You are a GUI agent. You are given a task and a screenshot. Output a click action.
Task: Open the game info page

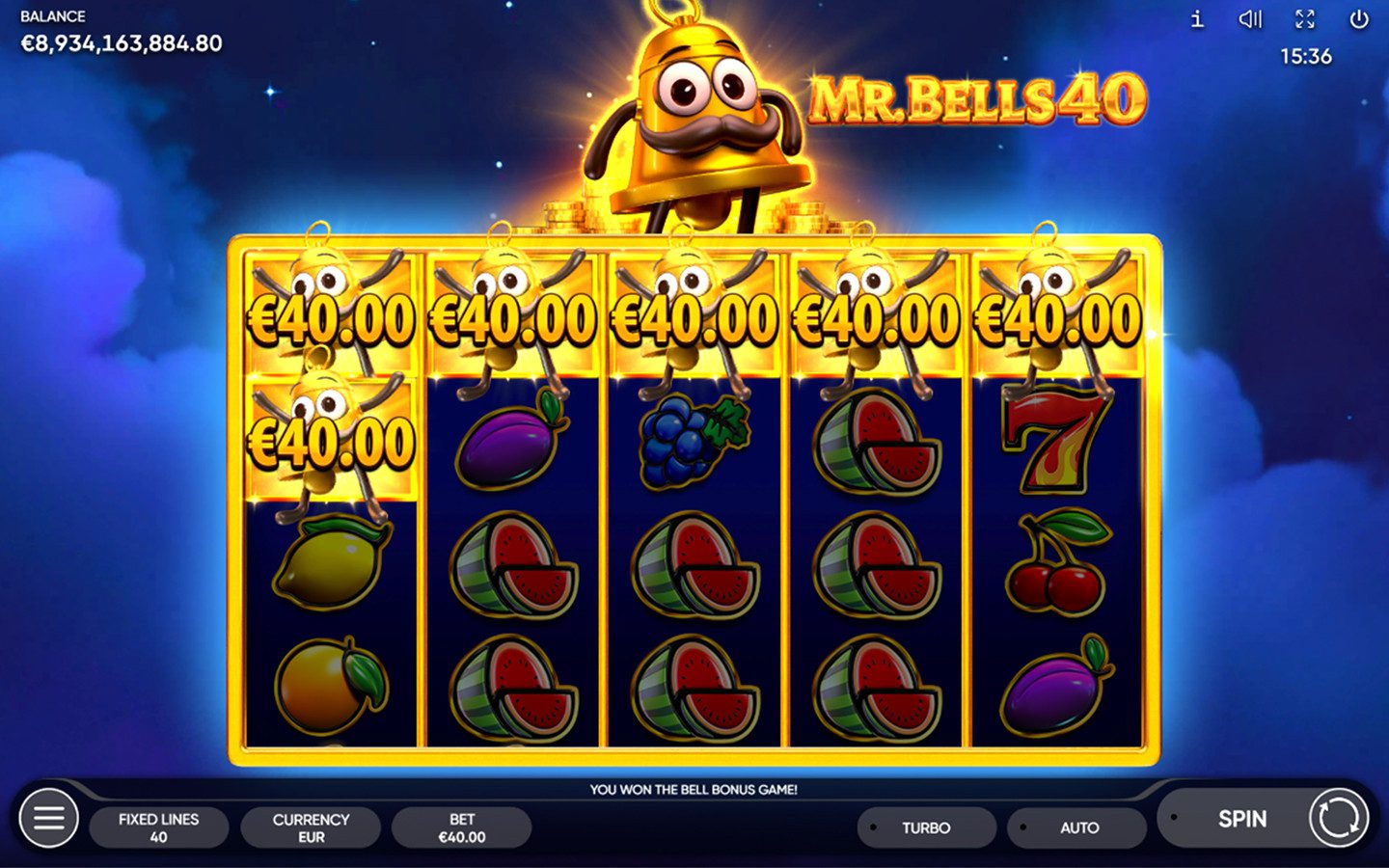(x=1197, y=19)
